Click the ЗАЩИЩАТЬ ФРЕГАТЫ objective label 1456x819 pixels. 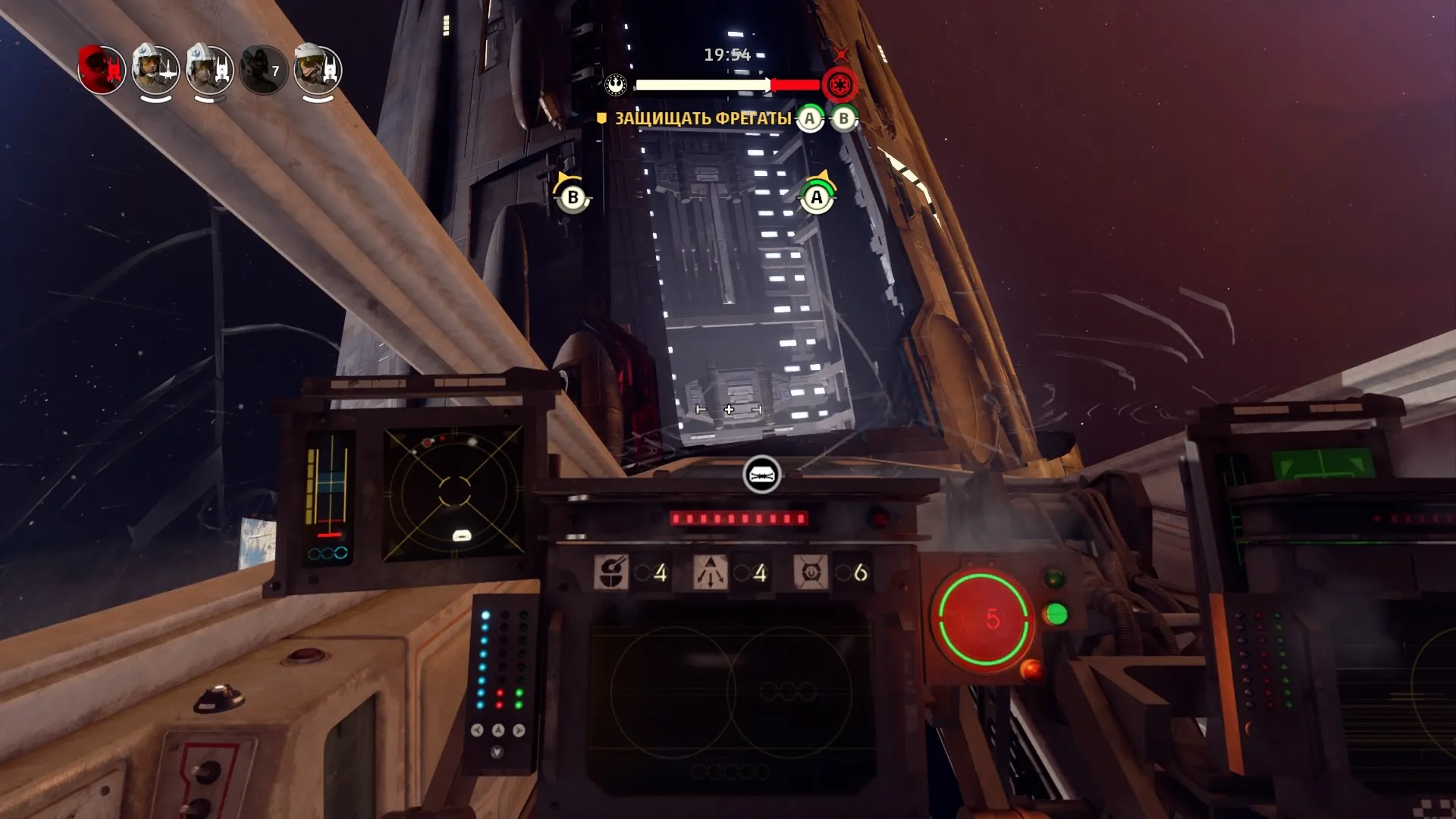point(702,119)
